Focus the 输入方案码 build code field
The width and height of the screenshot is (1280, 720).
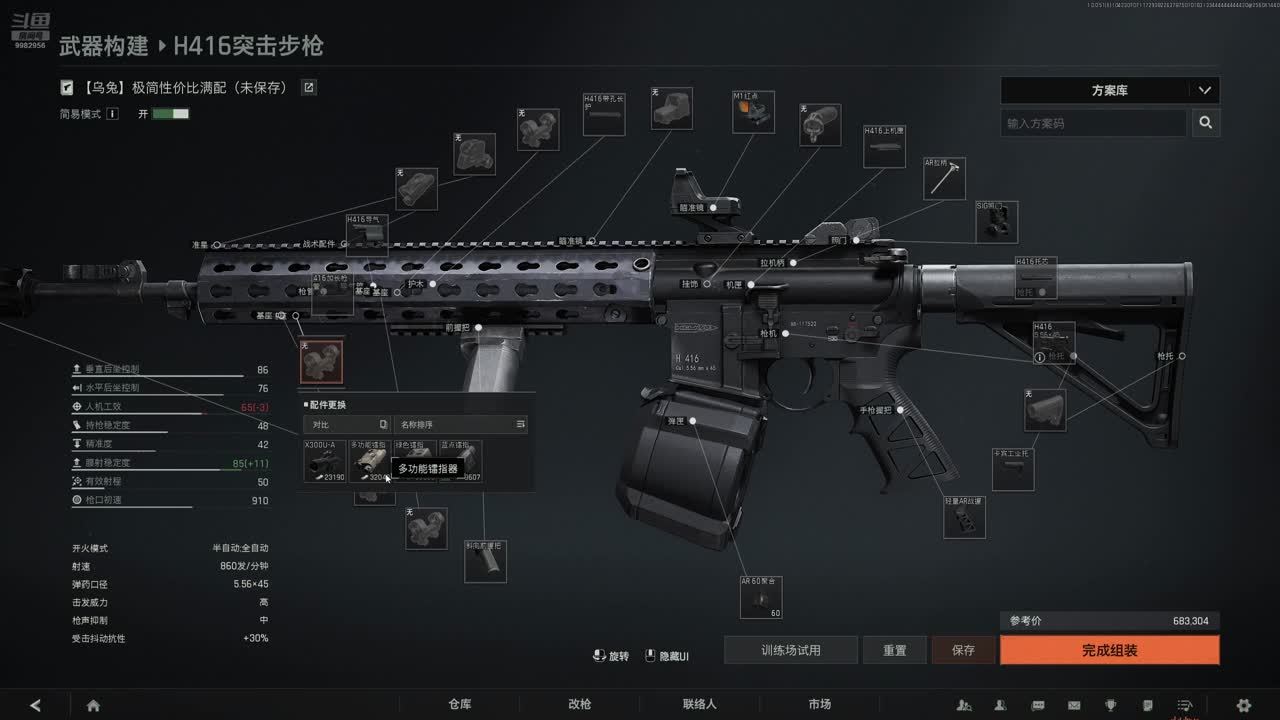click(1093, 123)
